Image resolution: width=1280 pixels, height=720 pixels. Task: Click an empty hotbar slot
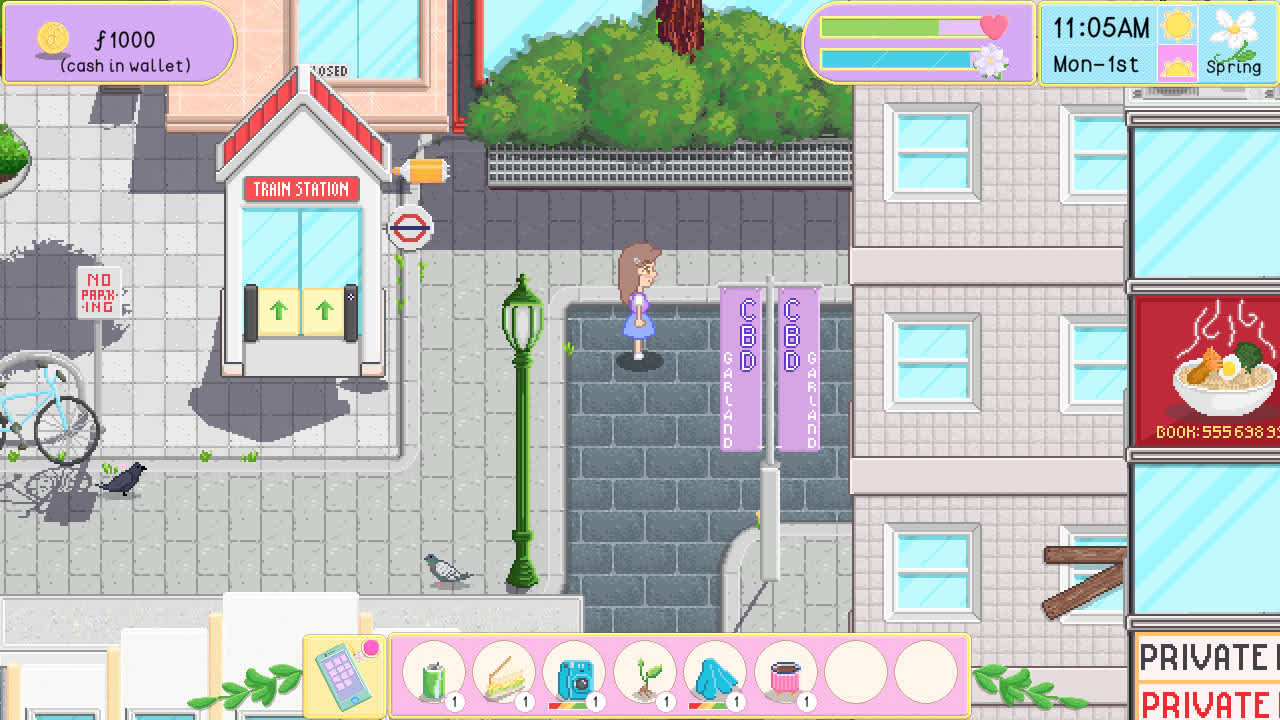tap(858, 674)
